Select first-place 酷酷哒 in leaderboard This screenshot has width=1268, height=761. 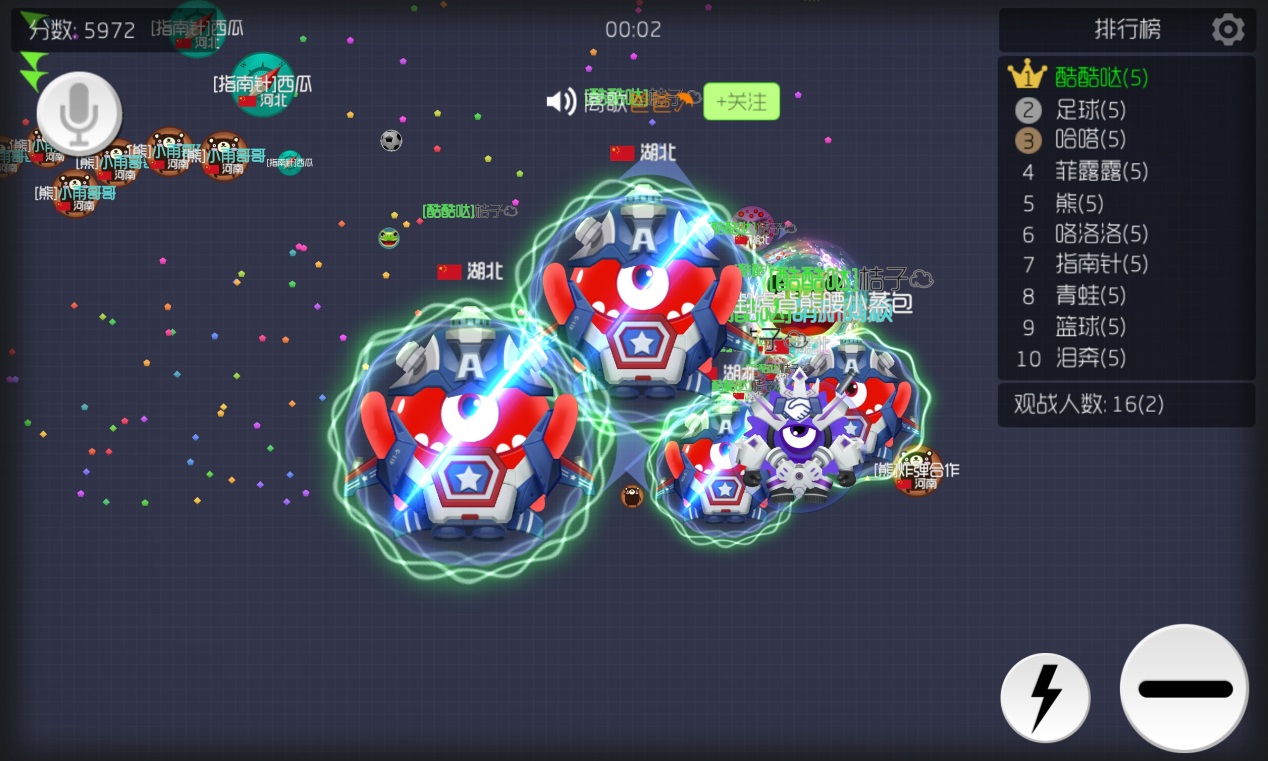point(1101,77)
